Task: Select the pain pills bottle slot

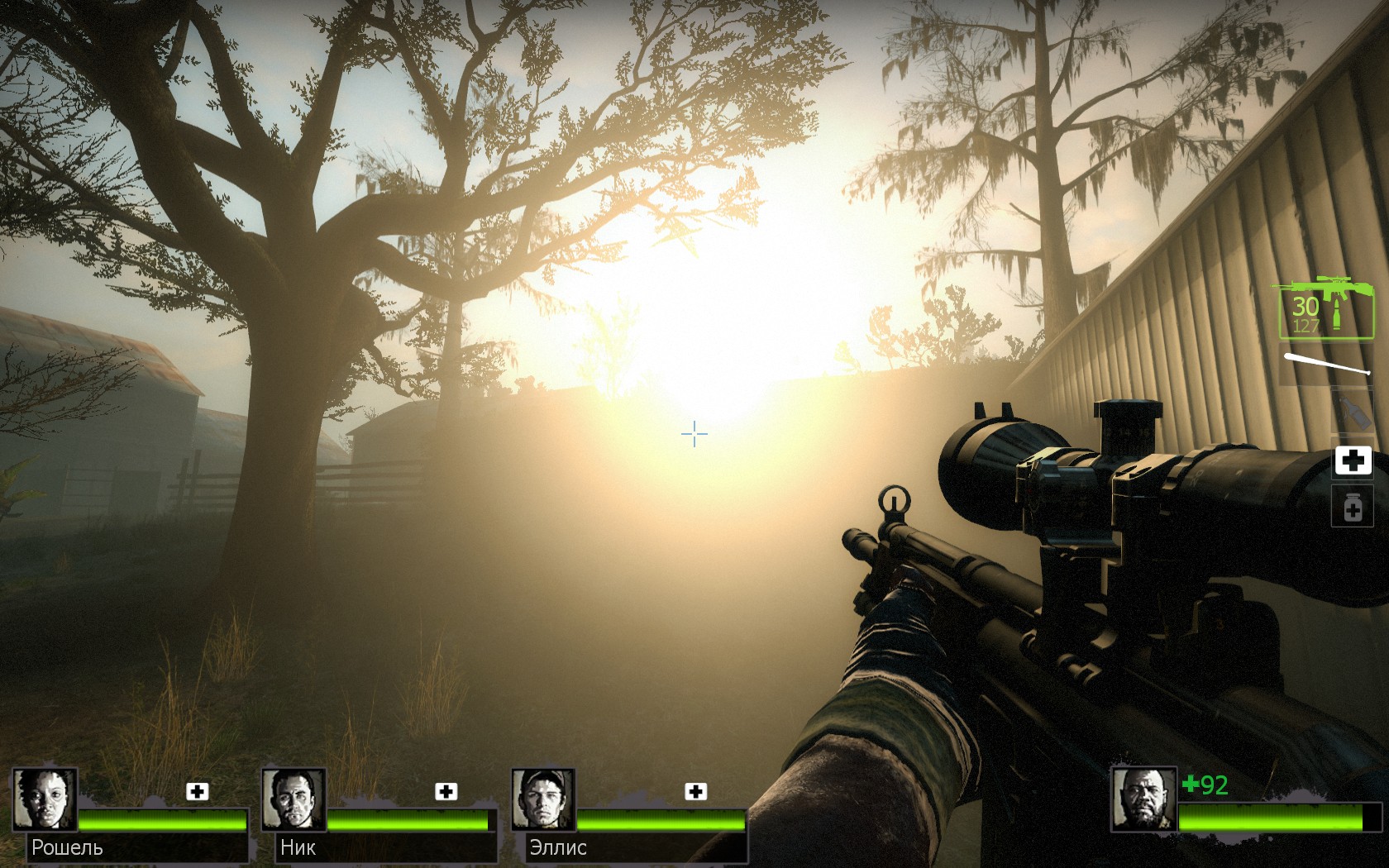Action: click(1353, 507)
